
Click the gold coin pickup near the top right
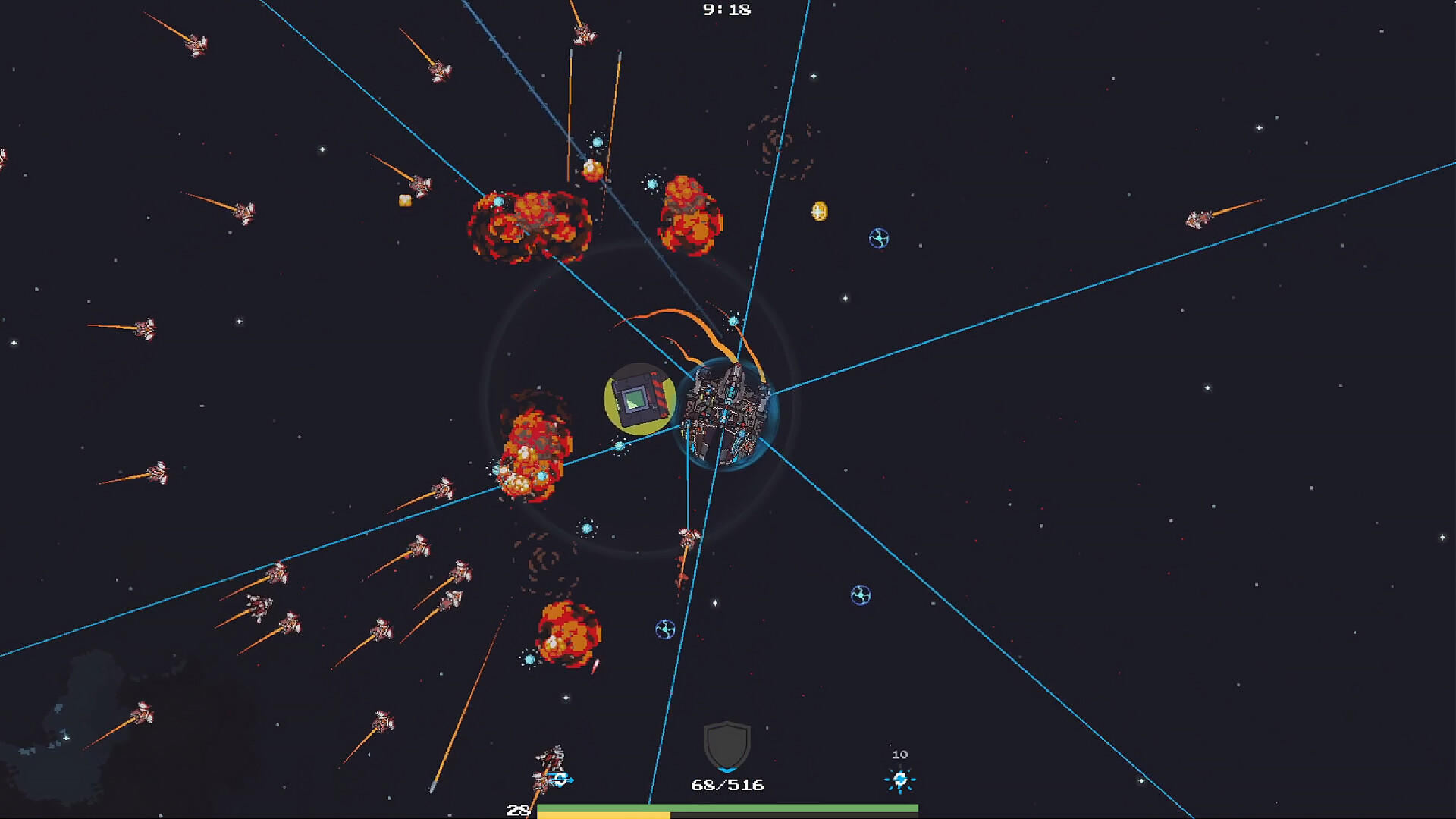coord(821,212)
